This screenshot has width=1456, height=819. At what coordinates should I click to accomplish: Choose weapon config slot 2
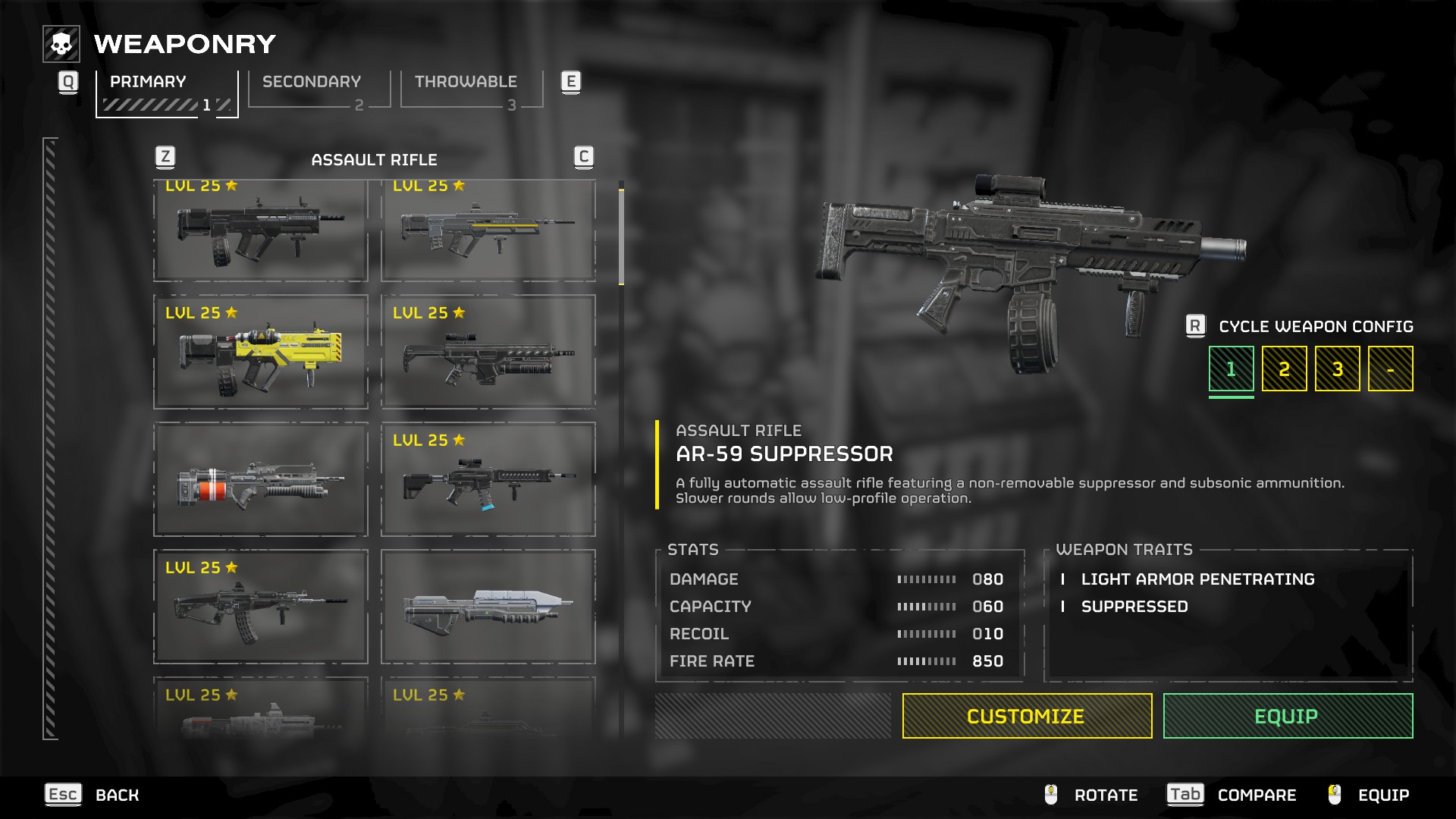[1284, 369]
